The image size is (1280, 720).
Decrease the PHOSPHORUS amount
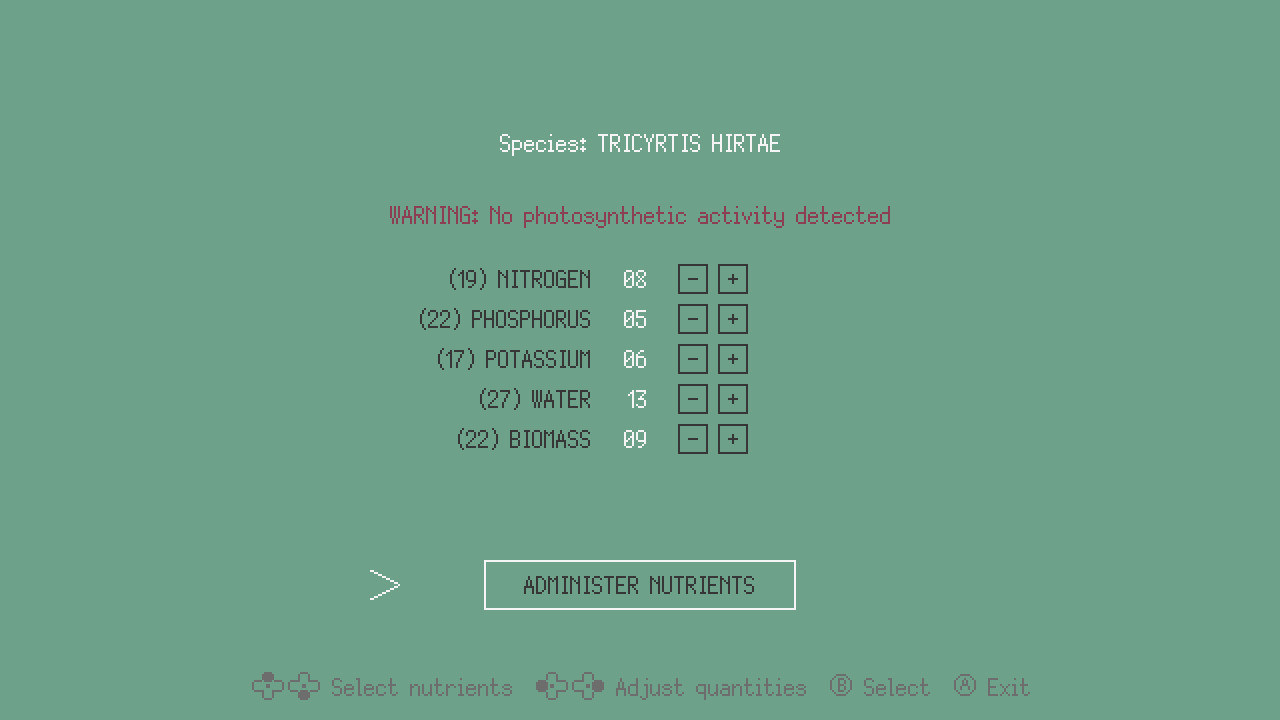click(x=693, y=319)
